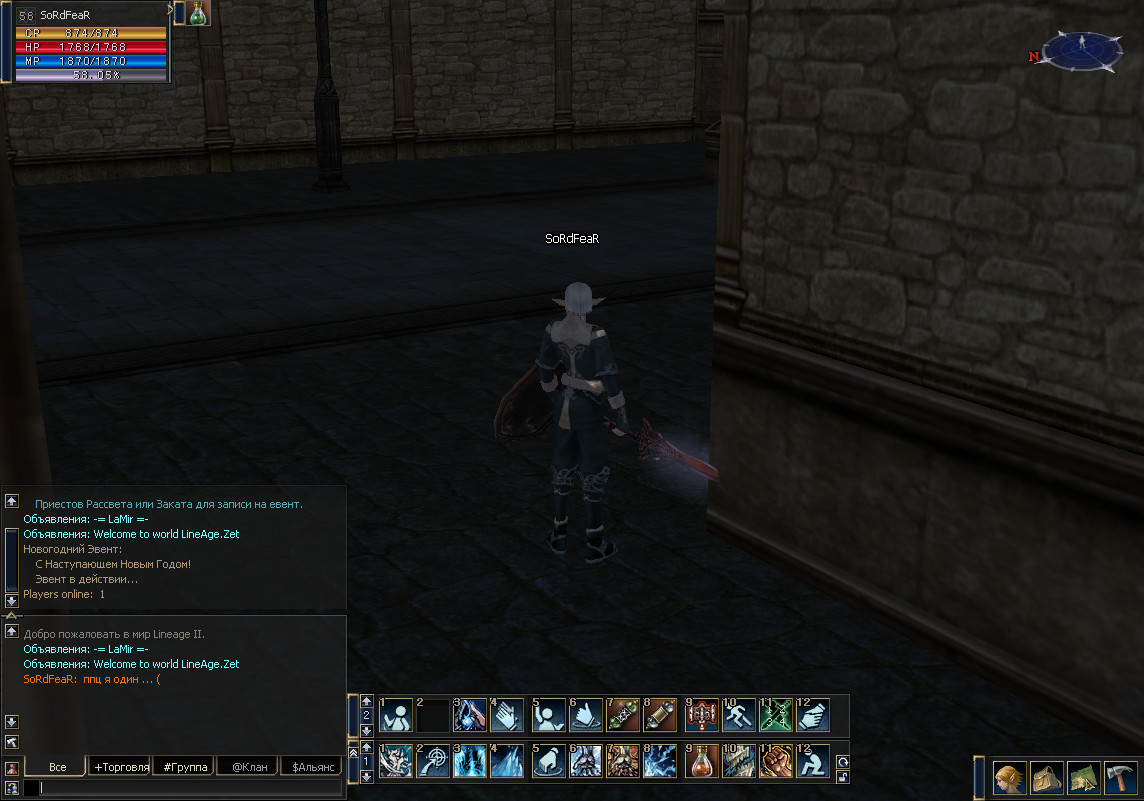Select the @Клан chat tab
The height and width of the screenshot is (801, 1144).
click(247, 767)
